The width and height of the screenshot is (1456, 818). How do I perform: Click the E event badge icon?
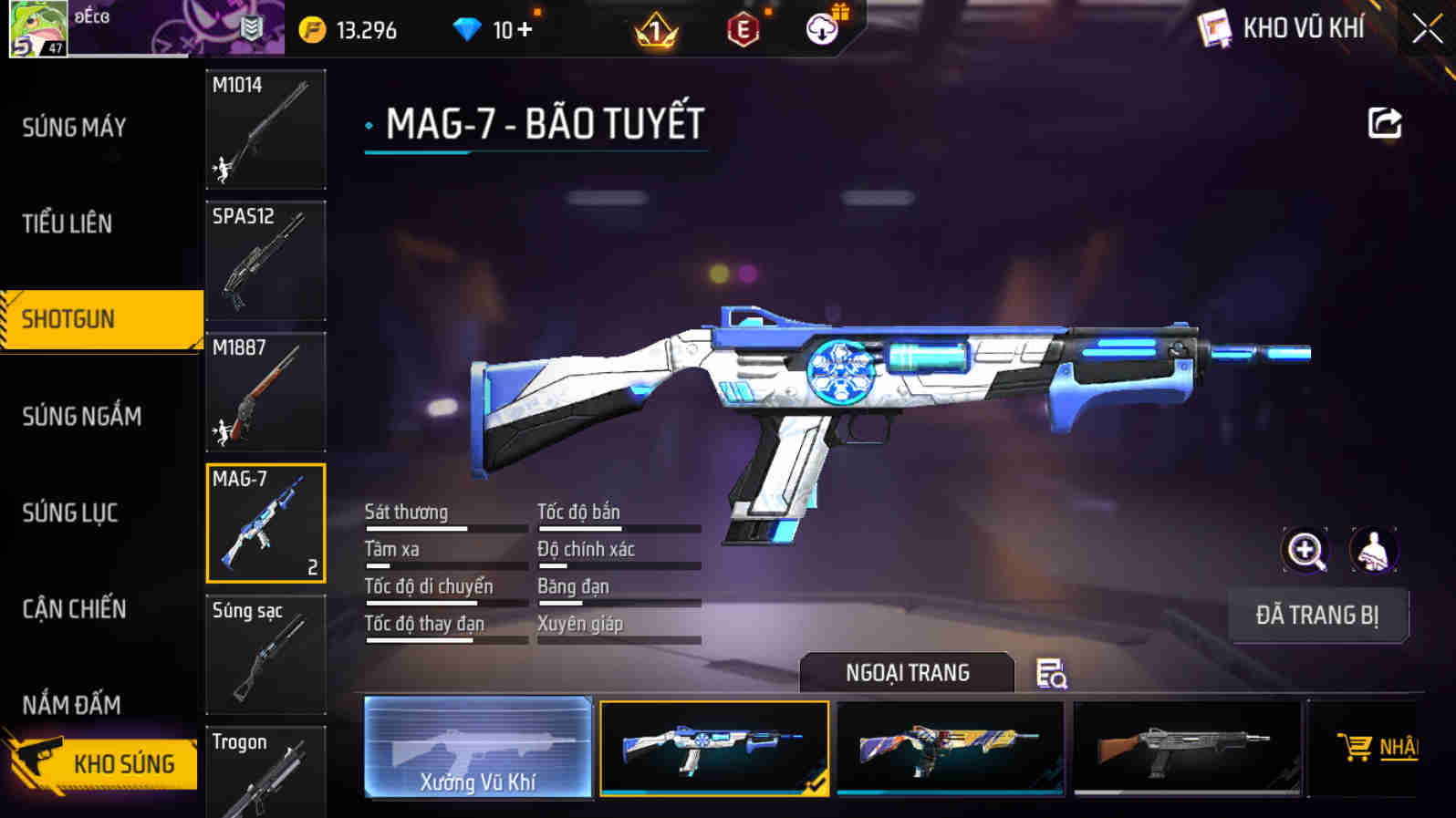744,28
